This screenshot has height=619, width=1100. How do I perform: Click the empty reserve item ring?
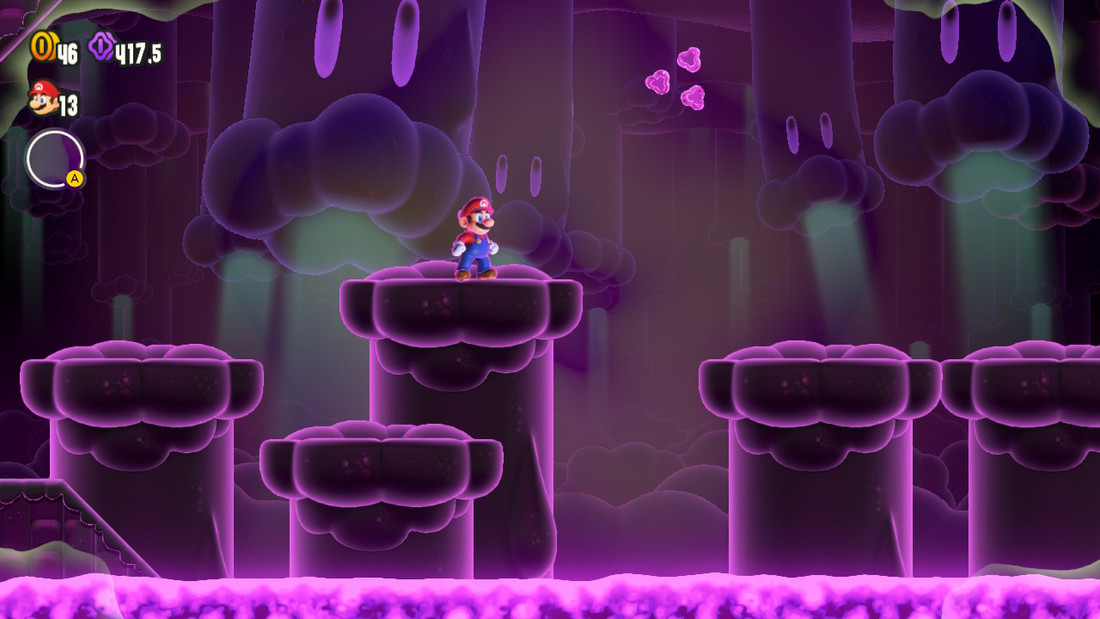pyautogui.click(x=55, y=159)
